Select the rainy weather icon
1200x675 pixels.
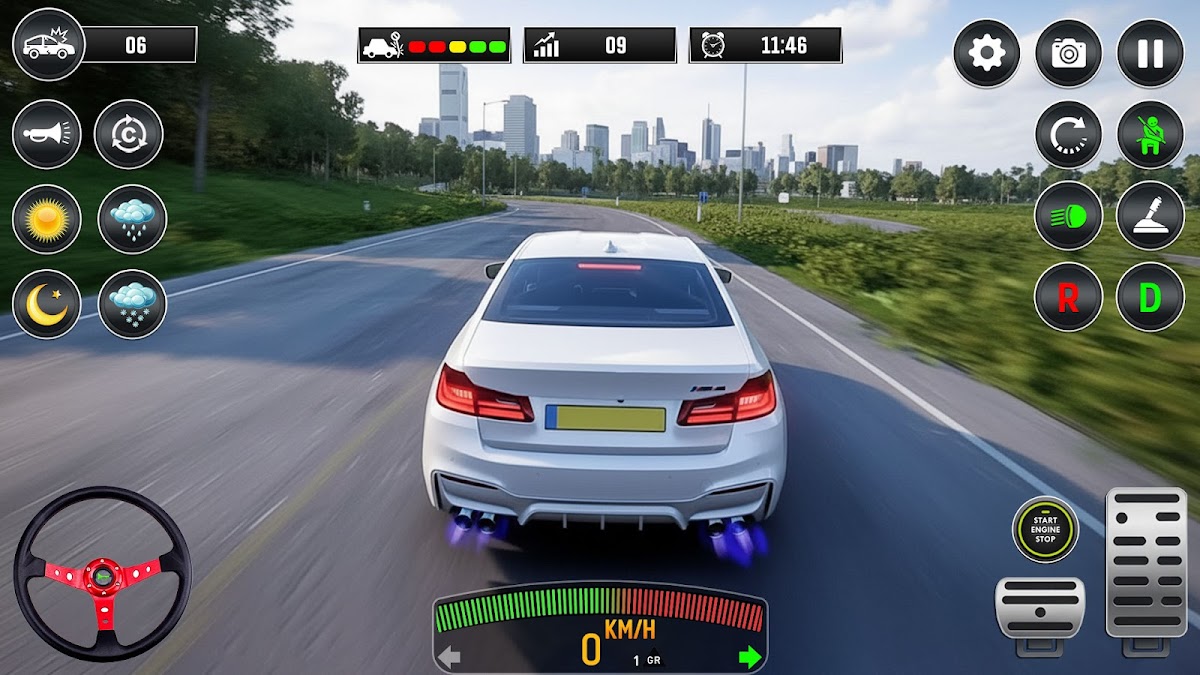[132, 219]
